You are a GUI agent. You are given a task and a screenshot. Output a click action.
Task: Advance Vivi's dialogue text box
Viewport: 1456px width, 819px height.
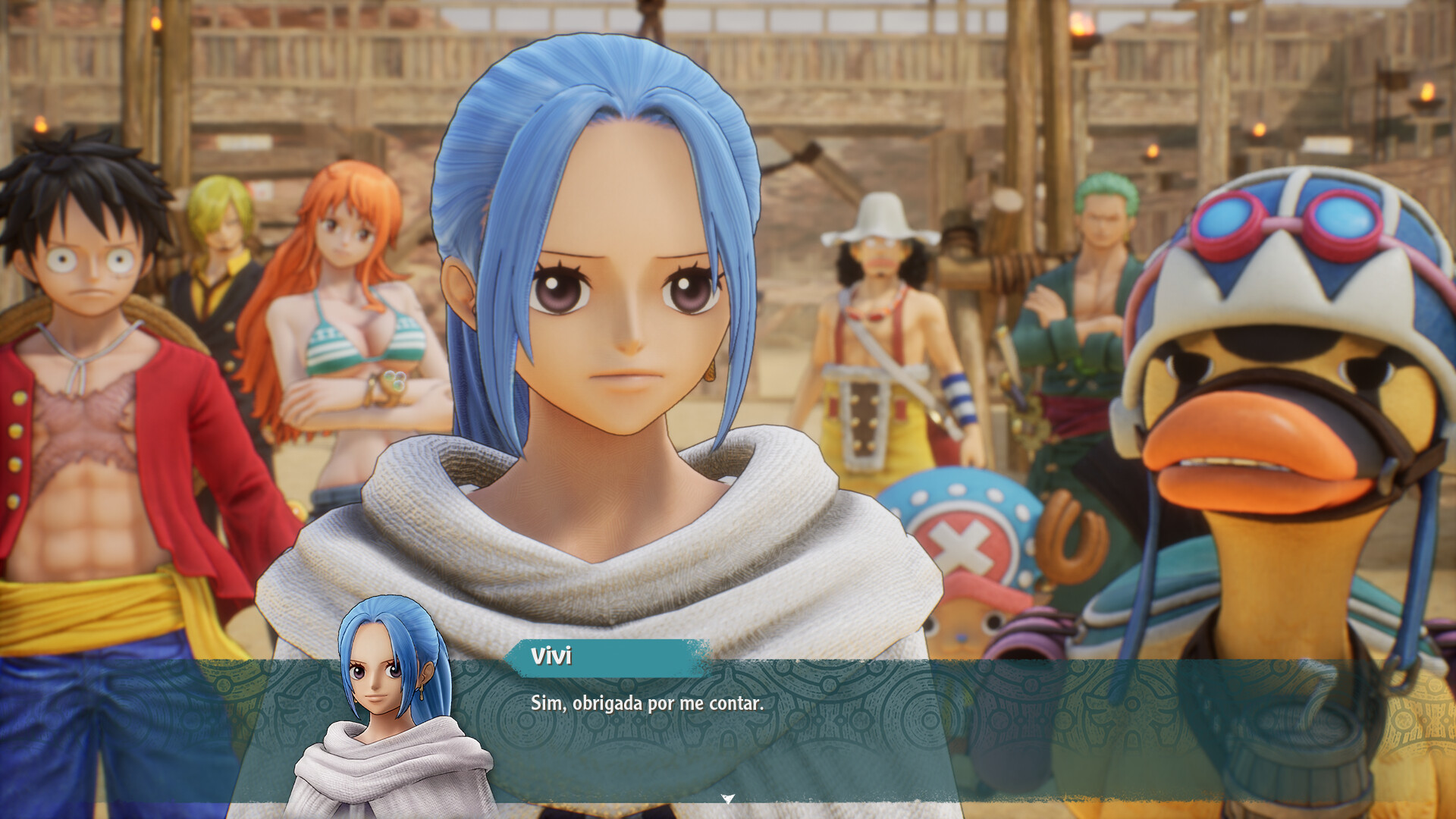pos(728,728)
